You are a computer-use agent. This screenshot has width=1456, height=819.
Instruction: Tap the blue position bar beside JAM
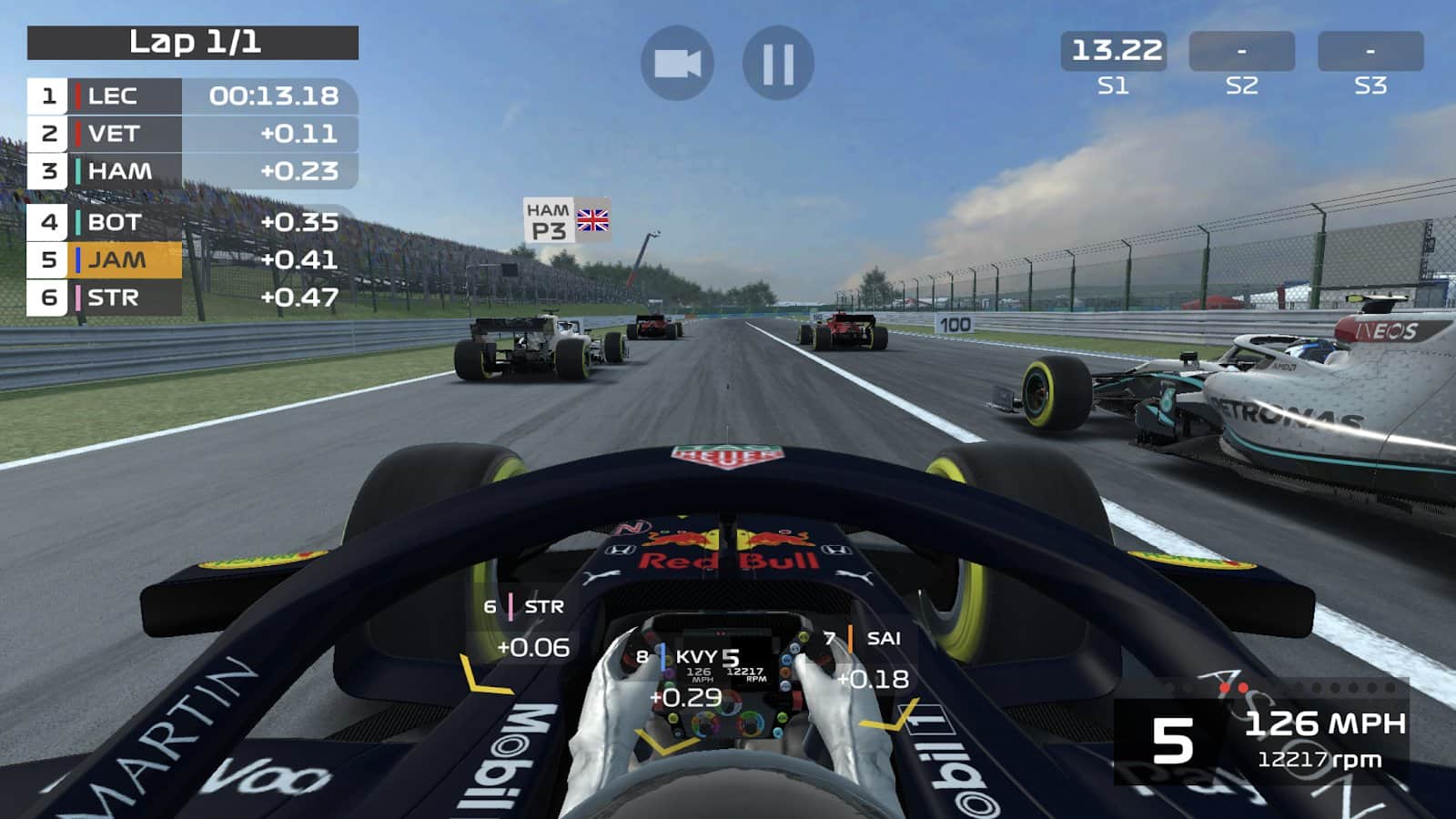click(x=78, y=260)
